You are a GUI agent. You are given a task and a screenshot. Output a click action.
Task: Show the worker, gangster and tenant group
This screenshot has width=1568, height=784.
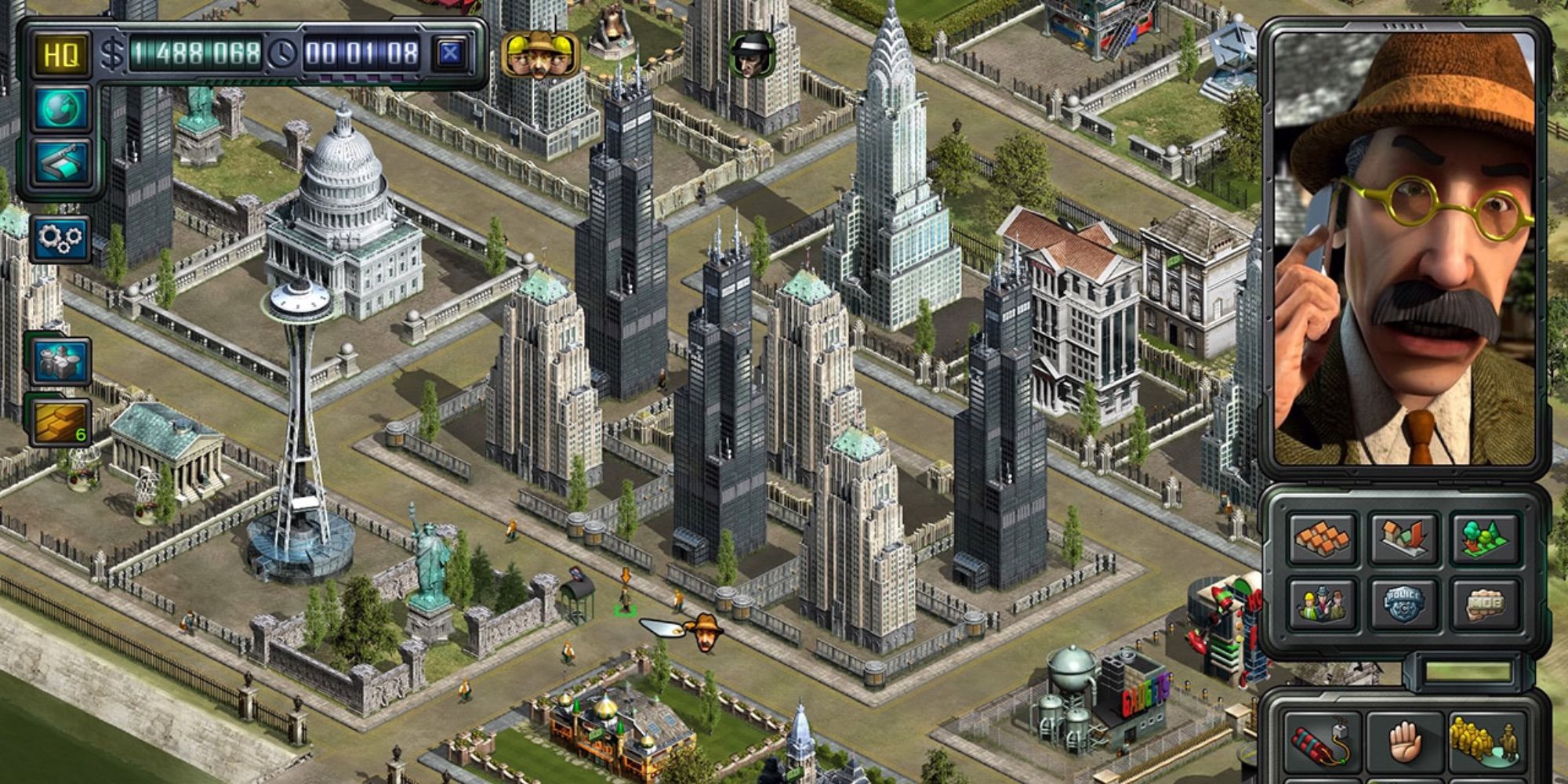click(x=1323, y=604)
